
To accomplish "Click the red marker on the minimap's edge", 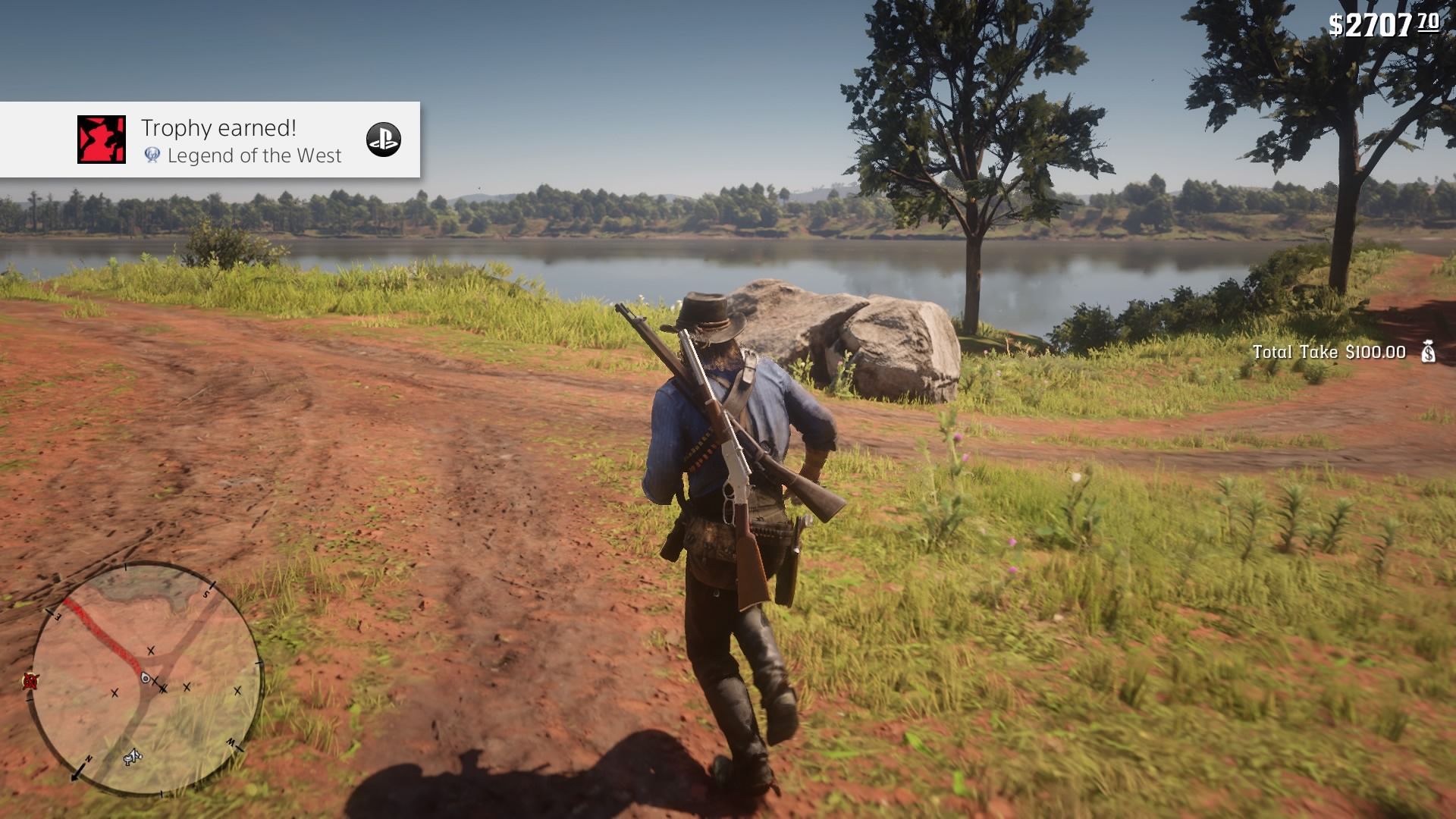I will tap(30, 680).
